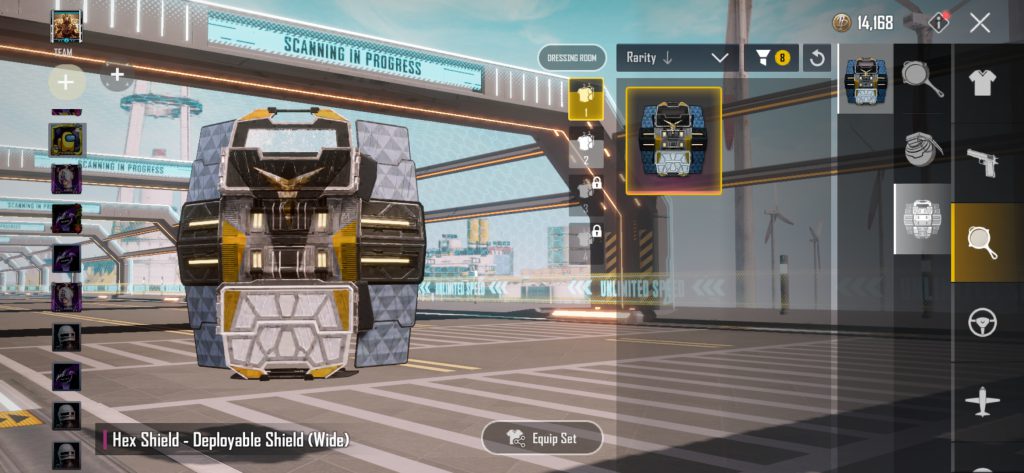Screen dimensions: 1024x473
Task: Close the inventory screen with the X
Action: click(x=980, y=23)
